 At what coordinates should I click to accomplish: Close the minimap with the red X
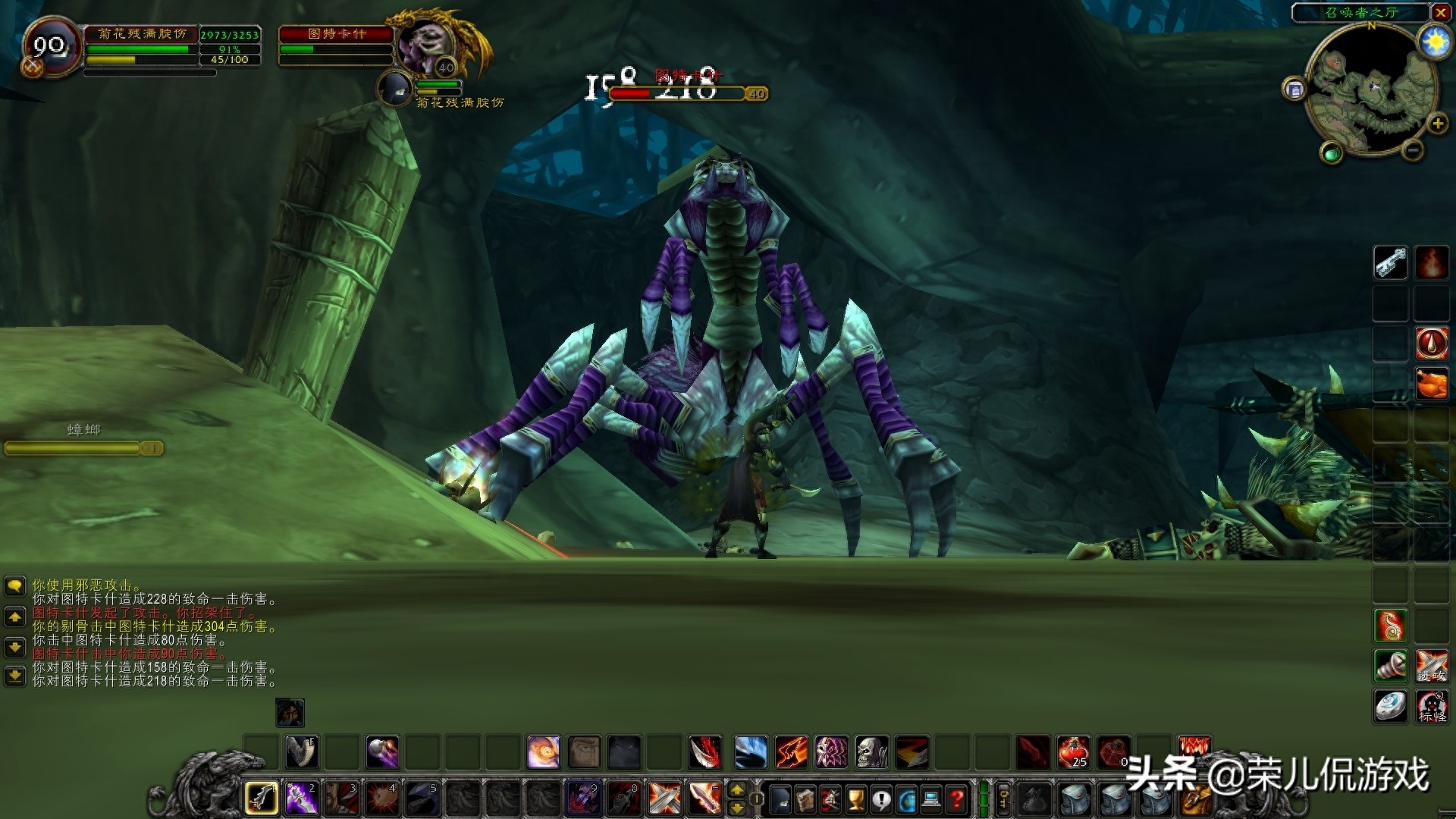tap(1440, 12)
